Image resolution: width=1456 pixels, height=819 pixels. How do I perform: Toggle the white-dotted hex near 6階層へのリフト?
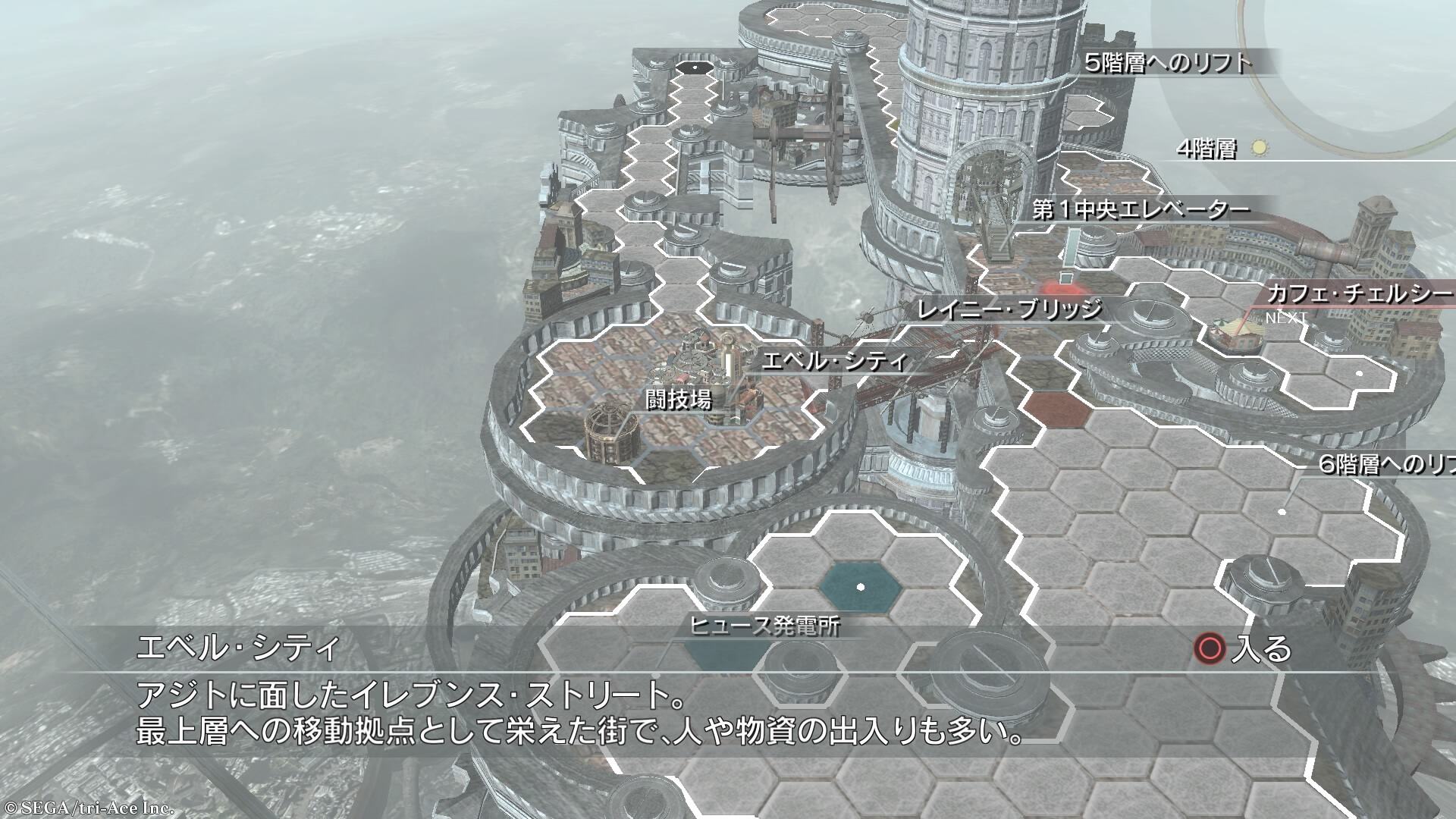click(x=1282, y=512)
